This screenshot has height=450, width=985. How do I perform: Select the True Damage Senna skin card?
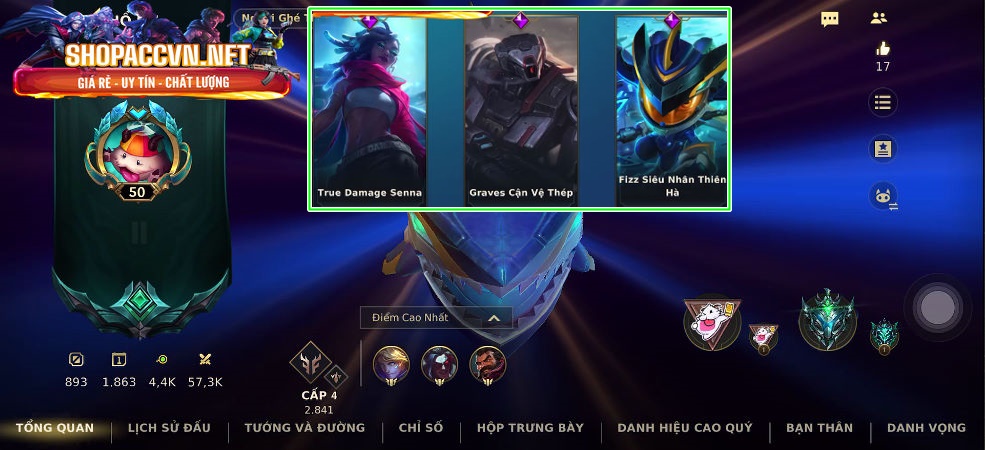click(x=370, y=110)
